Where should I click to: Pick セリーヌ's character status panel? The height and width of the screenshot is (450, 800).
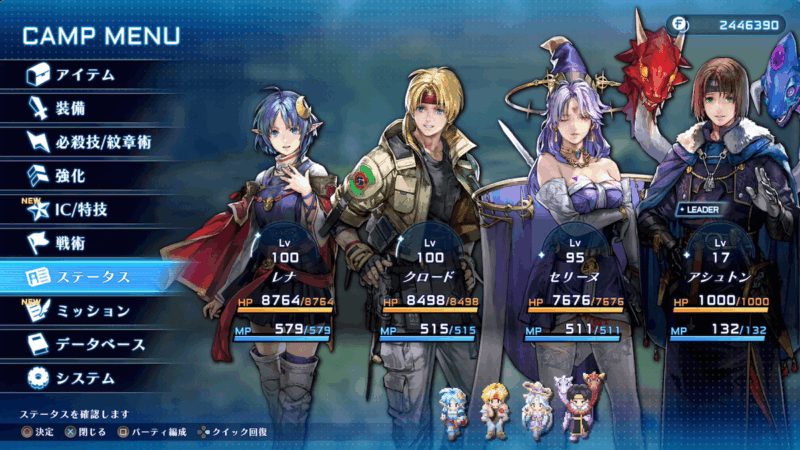(x=575, y=283)
